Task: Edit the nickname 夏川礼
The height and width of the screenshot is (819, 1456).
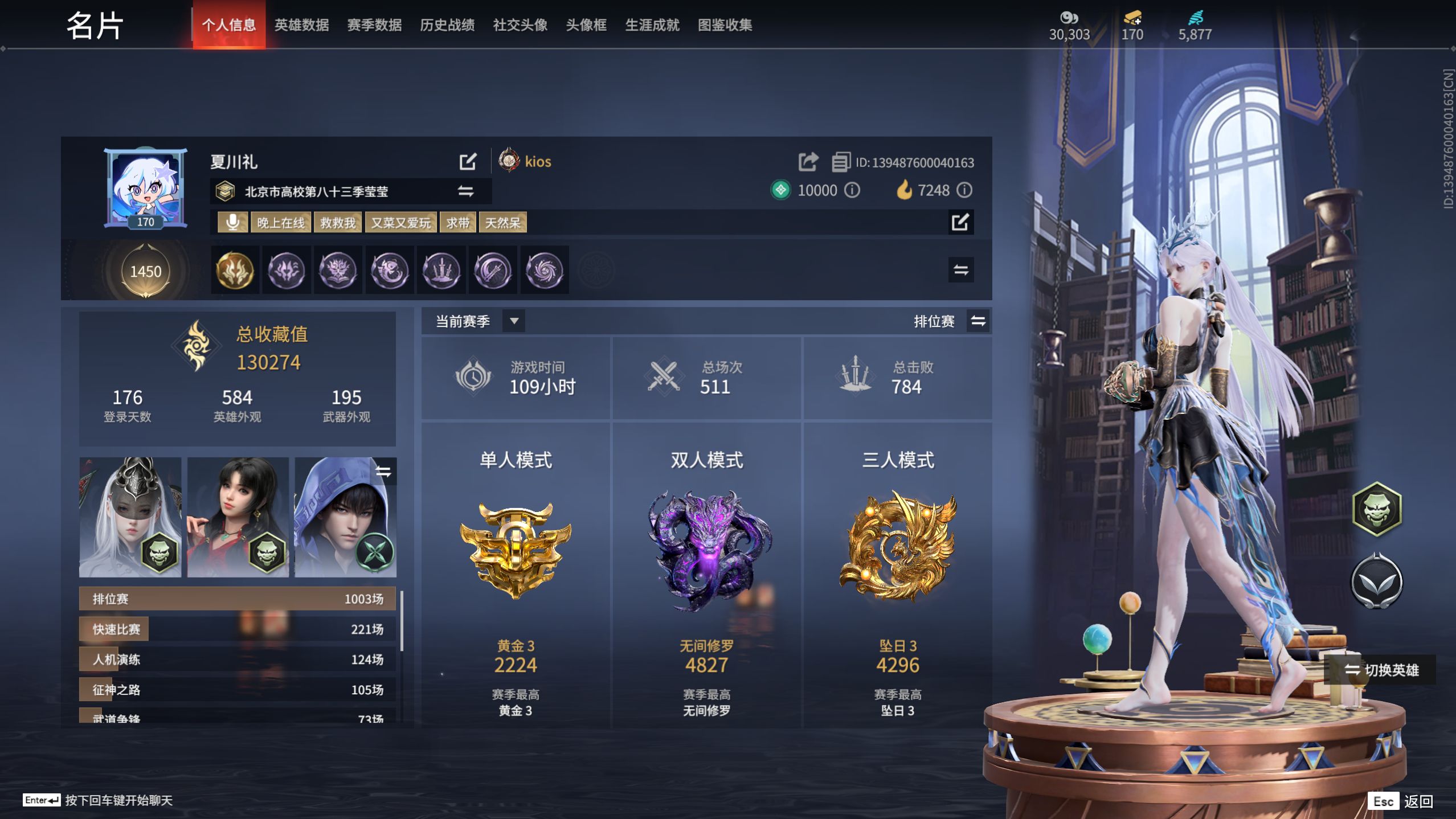Action: tap(468, 162)
